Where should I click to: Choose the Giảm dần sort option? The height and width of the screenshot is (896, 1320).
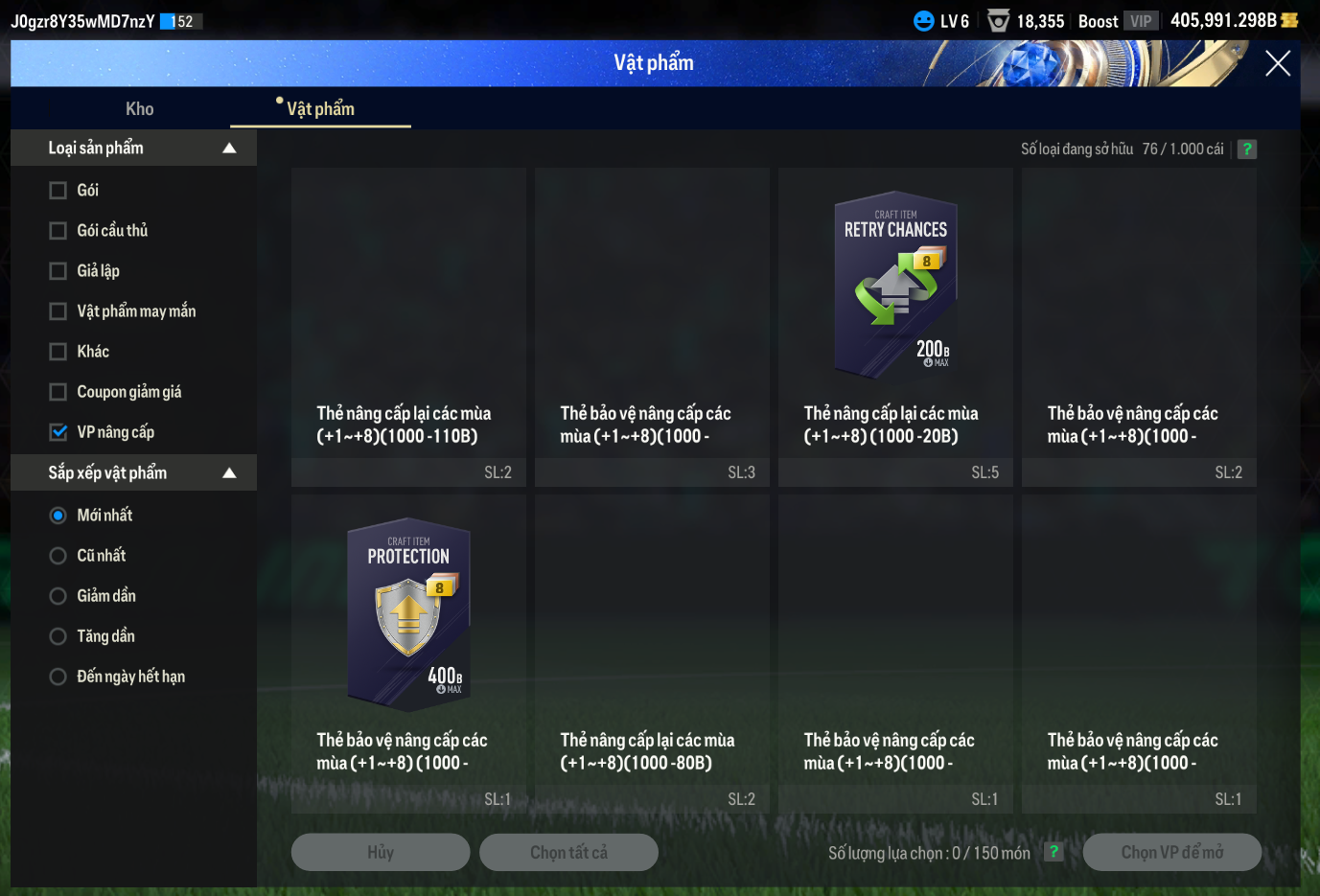(58, 596)
